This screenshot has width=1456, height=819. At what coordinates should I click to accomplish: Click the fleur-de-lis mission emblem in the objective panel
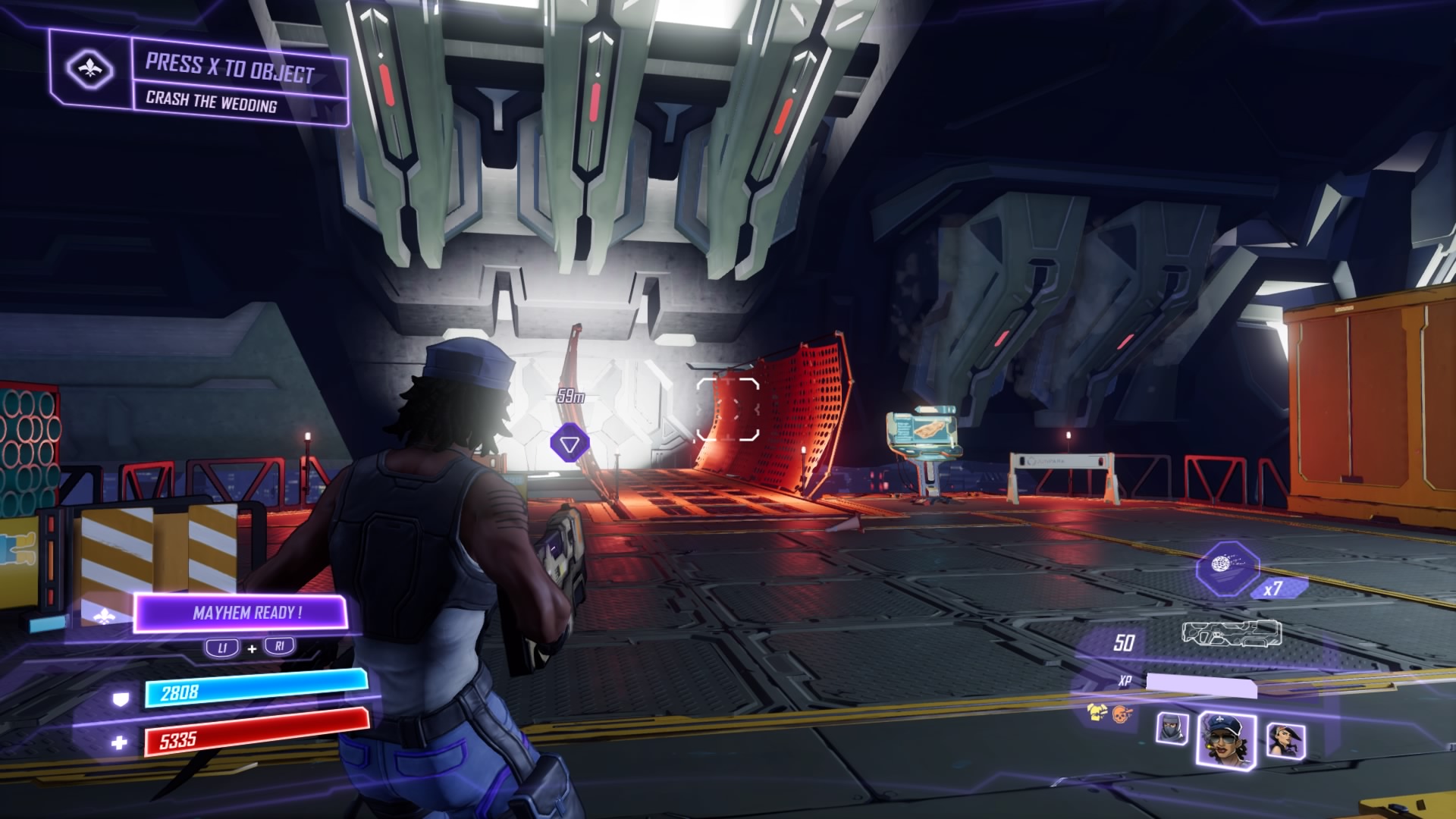[90, 69]
